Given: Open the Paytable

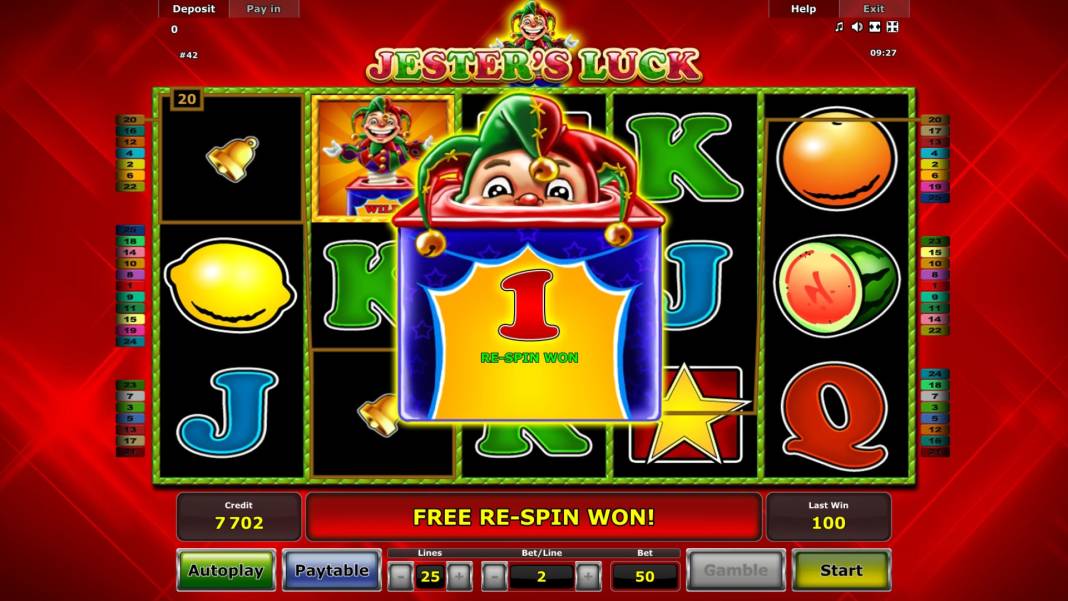Looking at the screenshot, I should pos(331,570).
